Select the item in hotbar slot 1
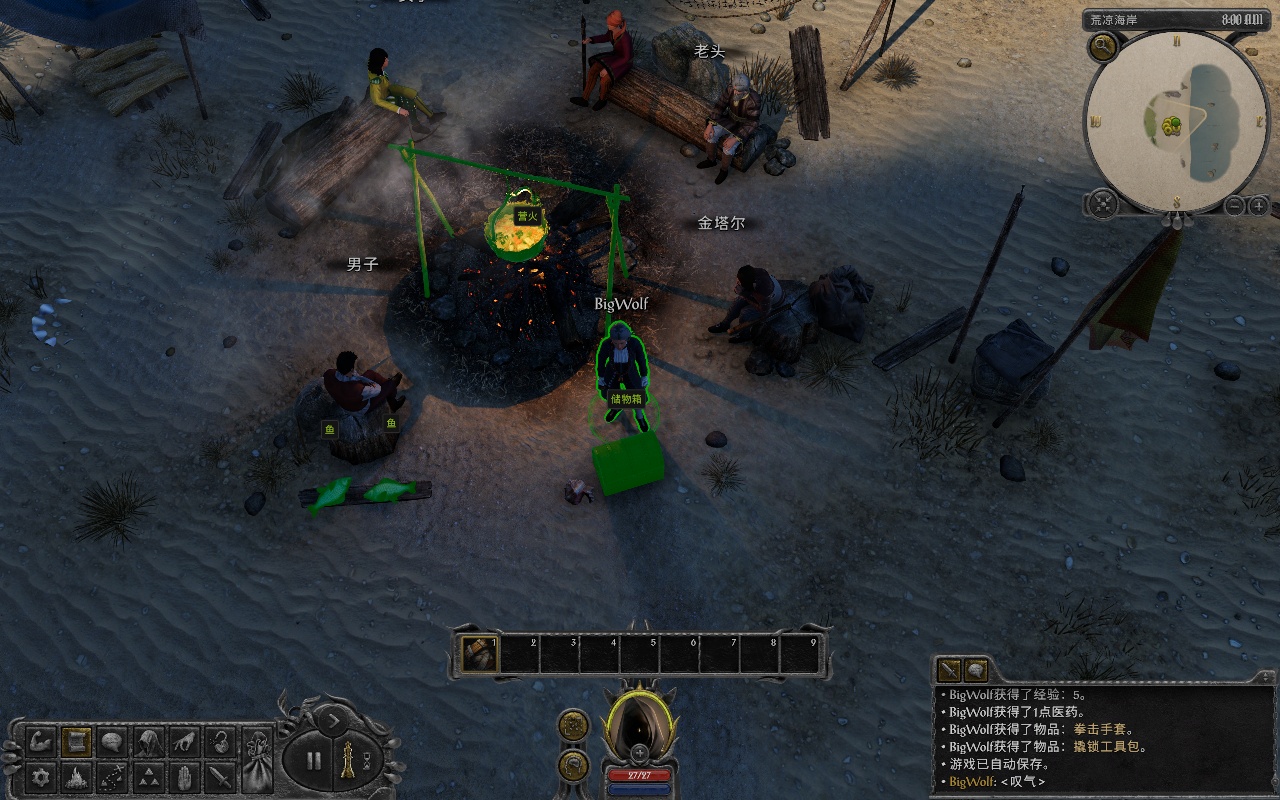The height and width of the screenshot is (800, 1280). tap(480, 654)
